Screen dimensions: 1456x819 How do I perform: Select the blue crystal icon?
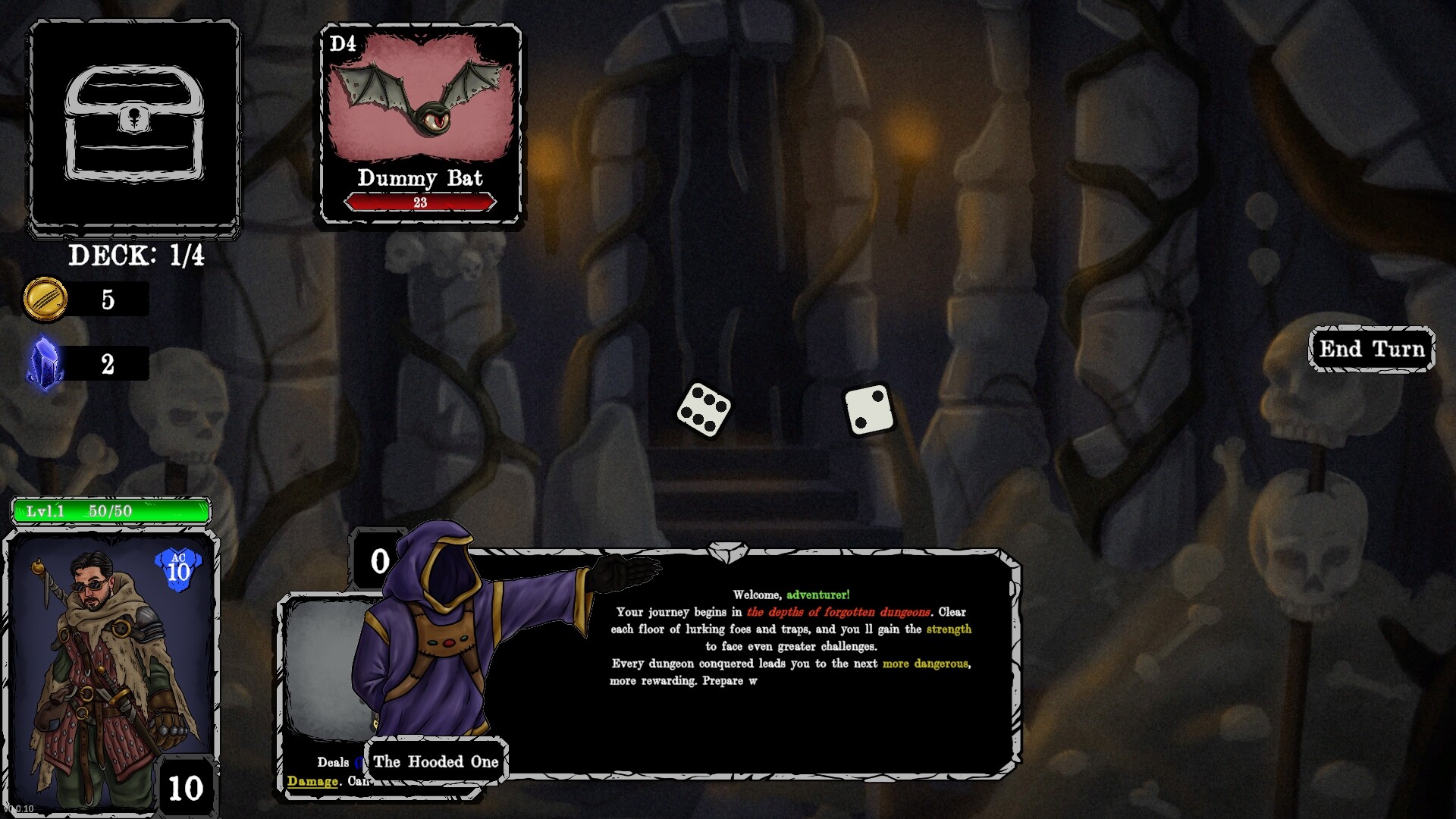45,362
